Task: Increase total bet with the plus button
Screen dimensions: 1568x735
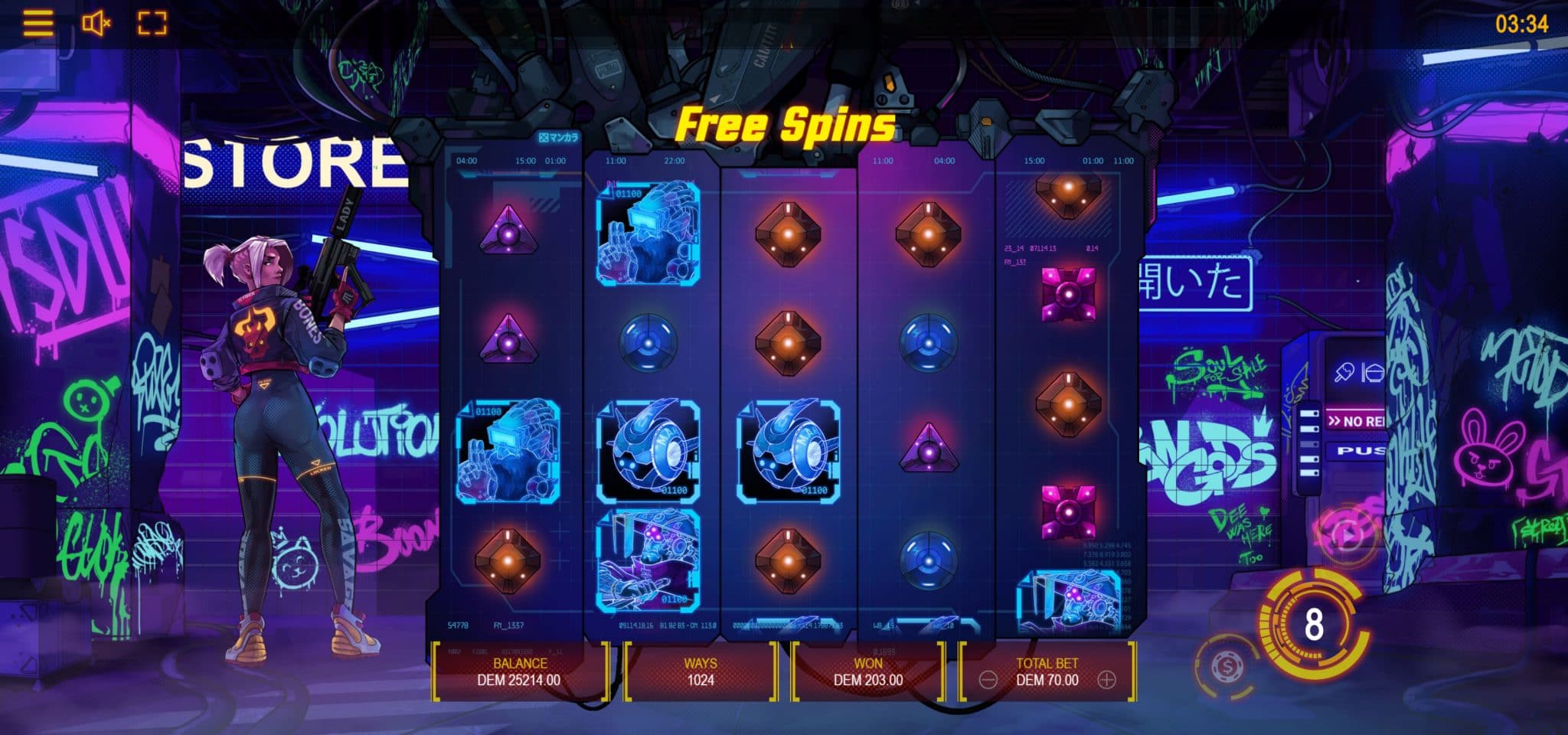Action: 1106,680
